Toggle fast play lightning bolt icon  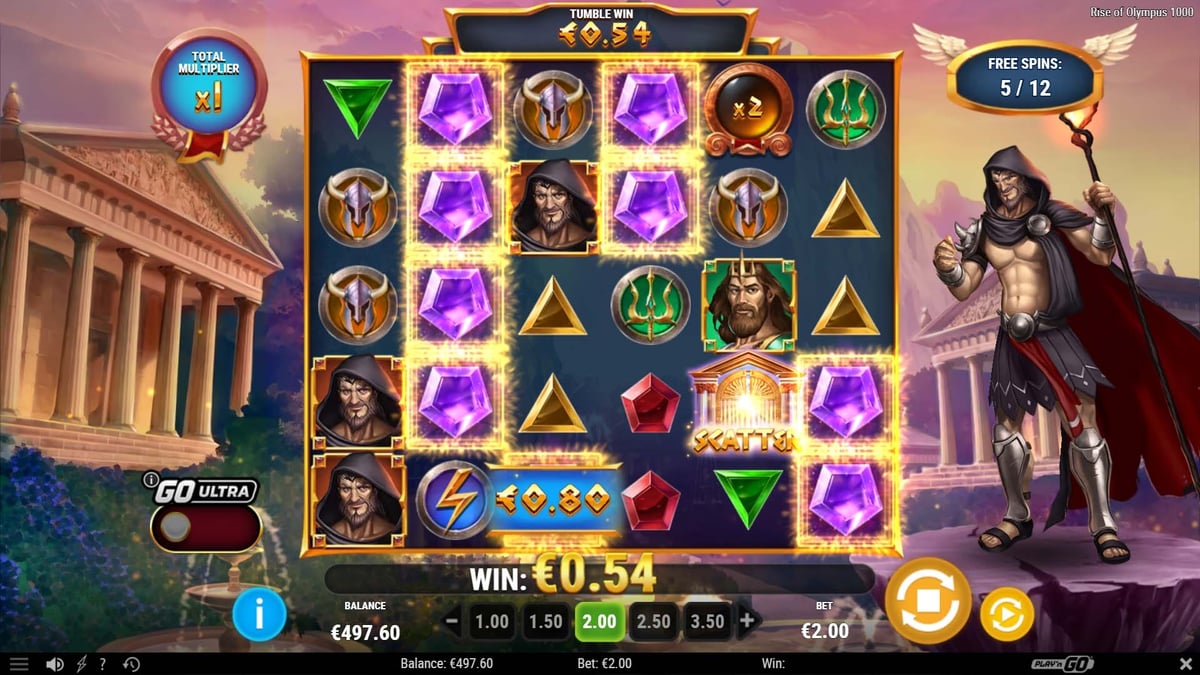pyautogui.click(x=81, y=664)
